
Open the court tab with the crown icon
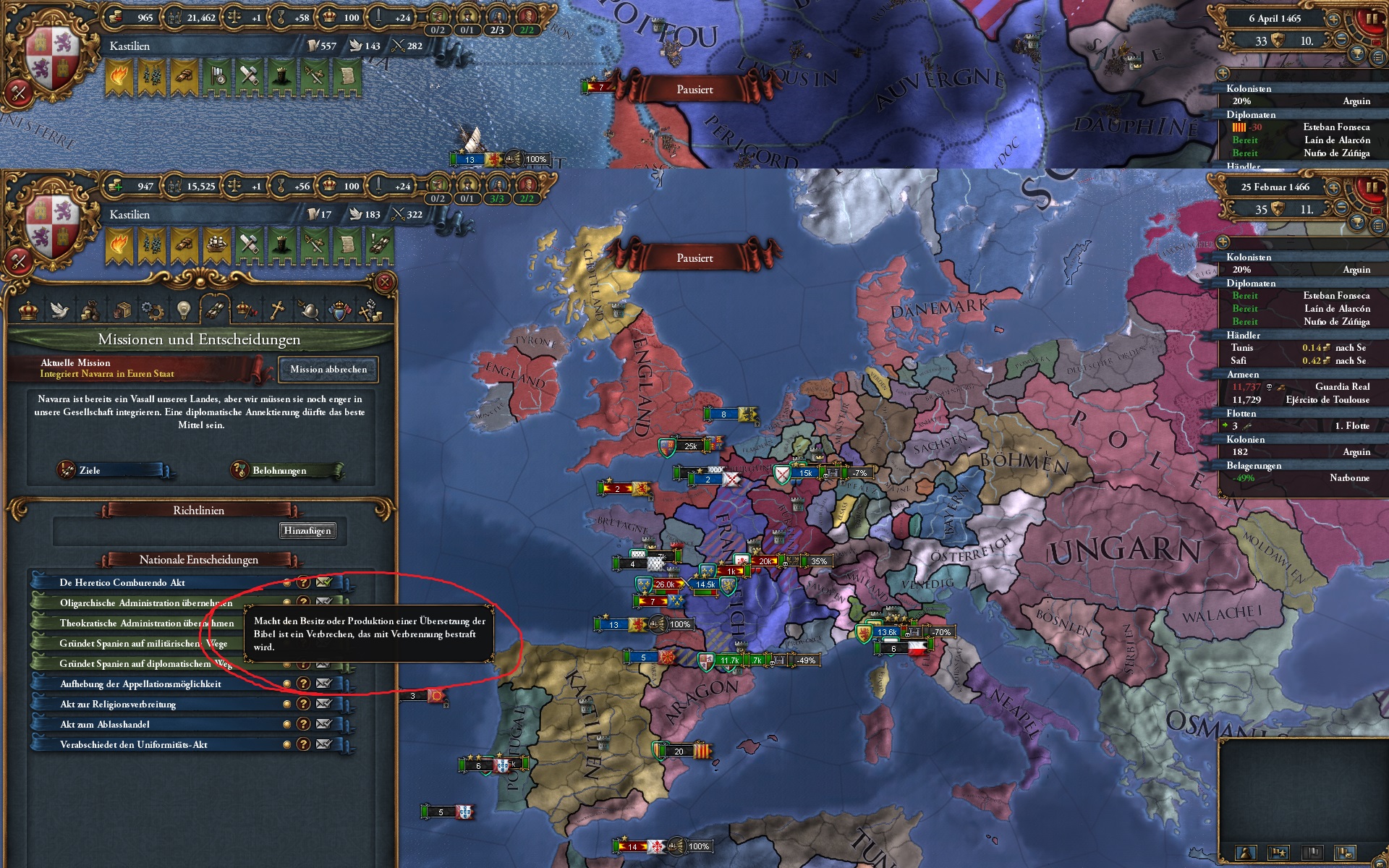click(27, 310)
